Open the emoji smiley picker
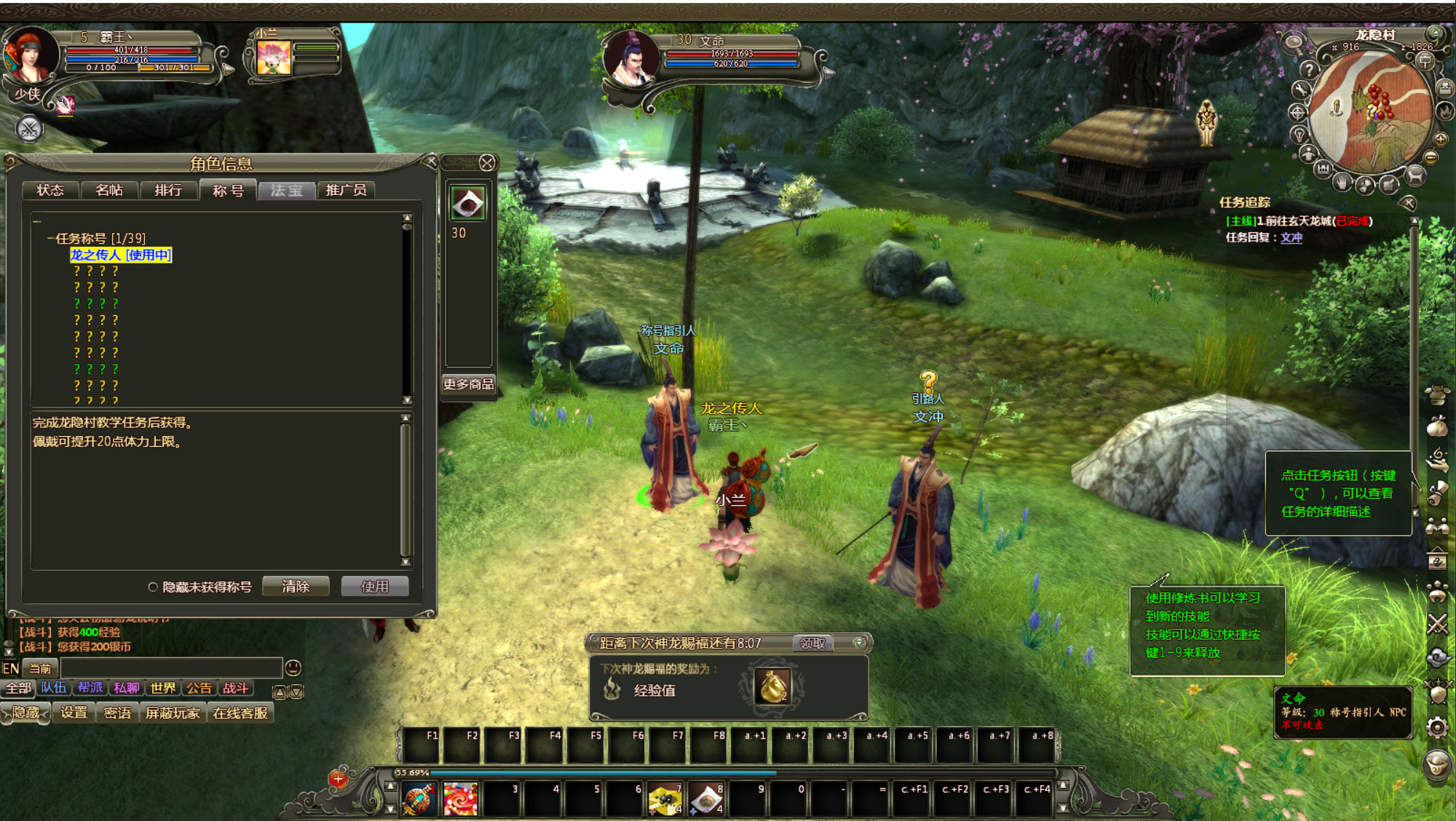1456x821 pixels. [x=293, y=668]
